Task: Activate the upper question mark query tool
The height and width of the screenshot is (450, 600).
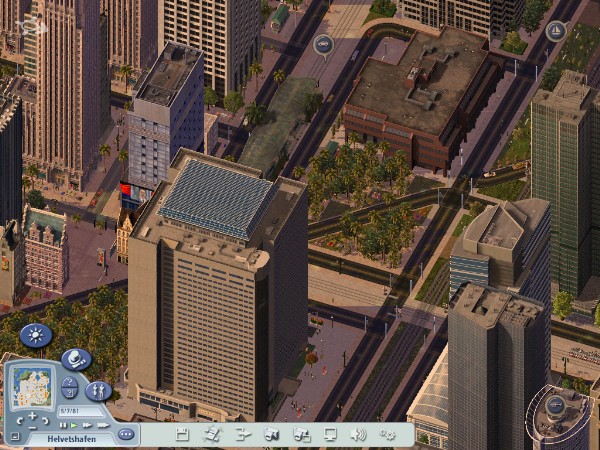Action: click(x=69, y=382)
